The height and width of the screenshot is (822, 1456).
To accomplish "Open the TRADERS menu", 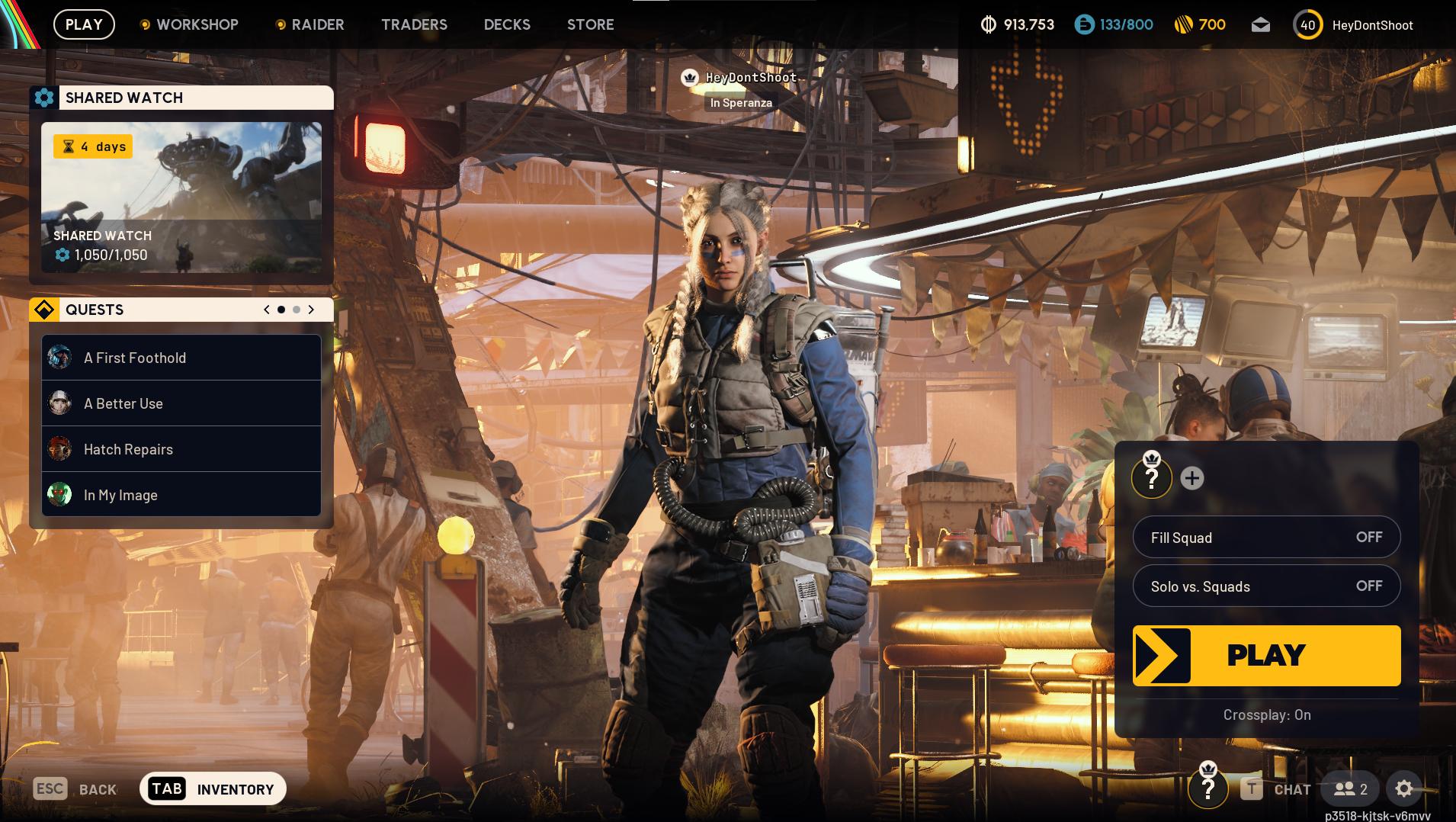I will [414, 24].
